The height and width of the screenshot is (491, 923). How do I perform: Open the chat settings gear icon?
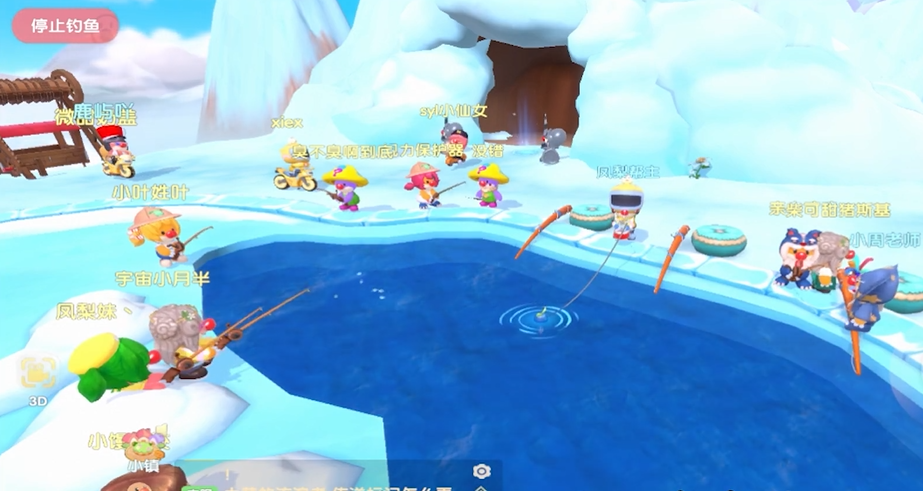tap(481, 472)
